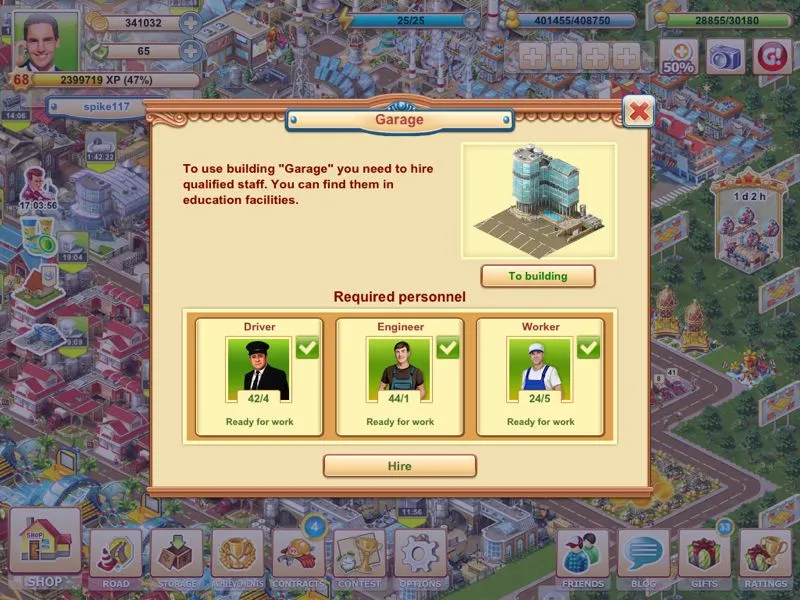View player Ratings
The width and height of the screenshot is (800, 600).
click(x=766, y=556)
